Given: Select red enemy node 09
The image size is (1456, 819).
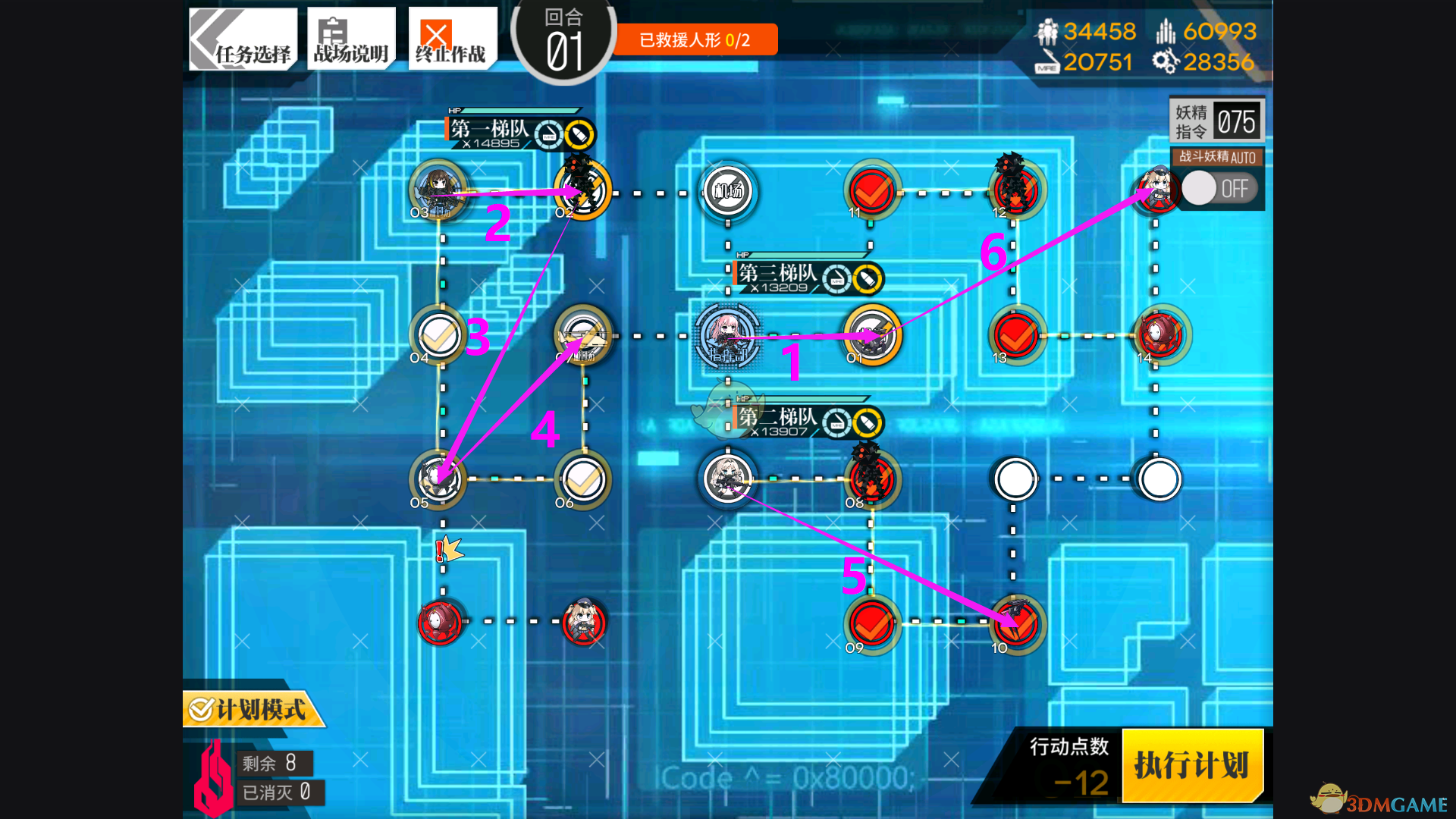Looking at the screenshot, I should (x=871, y=623).
